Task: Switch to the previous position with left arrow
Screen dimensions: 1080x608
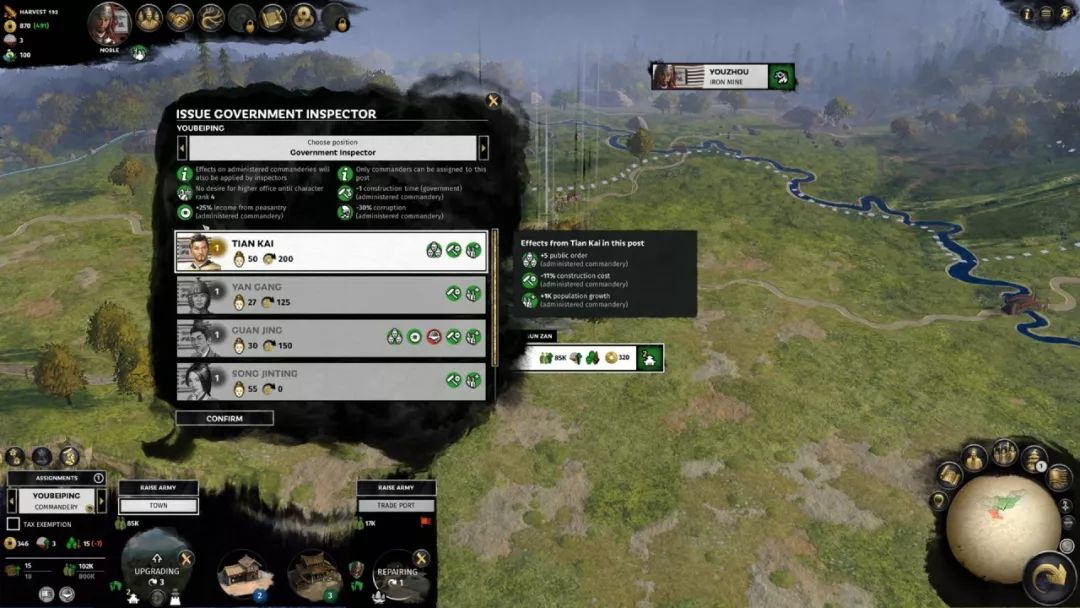Action: (182, 148)
